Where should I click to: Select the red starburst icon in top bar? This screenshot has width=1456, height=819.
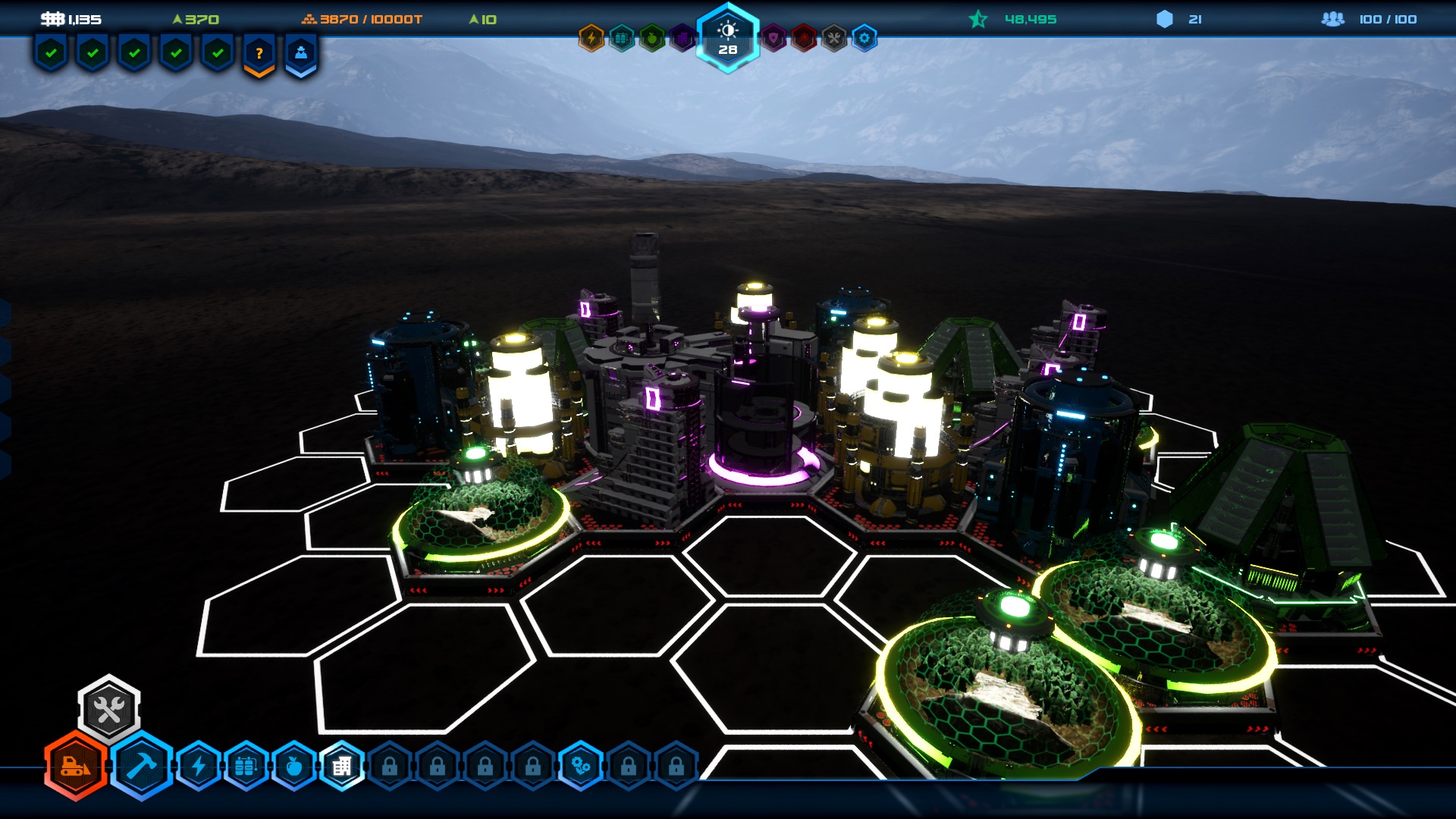tap(804, 38)
